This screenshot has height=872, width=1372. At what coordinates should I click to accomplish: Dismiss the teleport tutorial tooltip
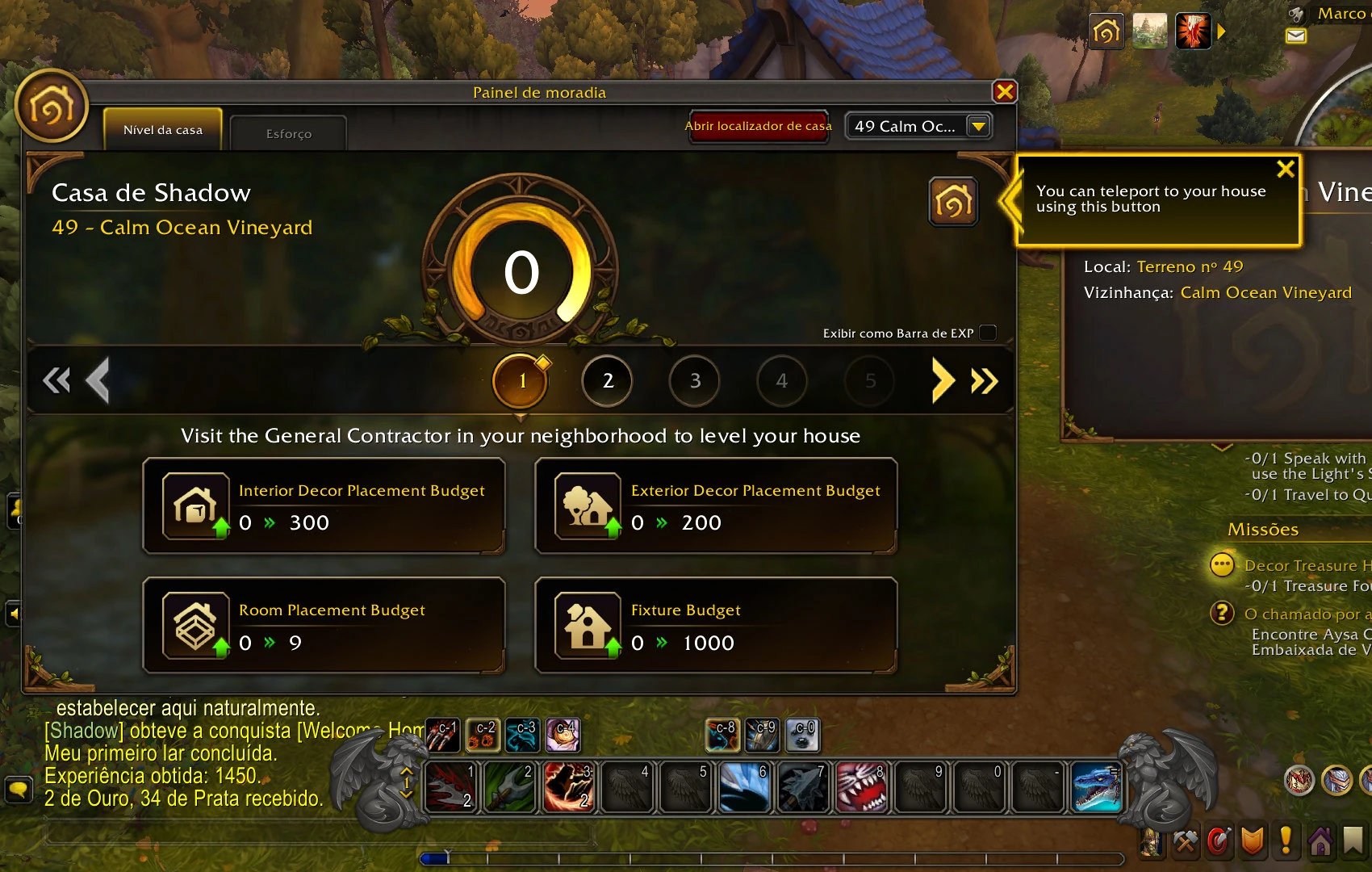[x=1285, y=169]
